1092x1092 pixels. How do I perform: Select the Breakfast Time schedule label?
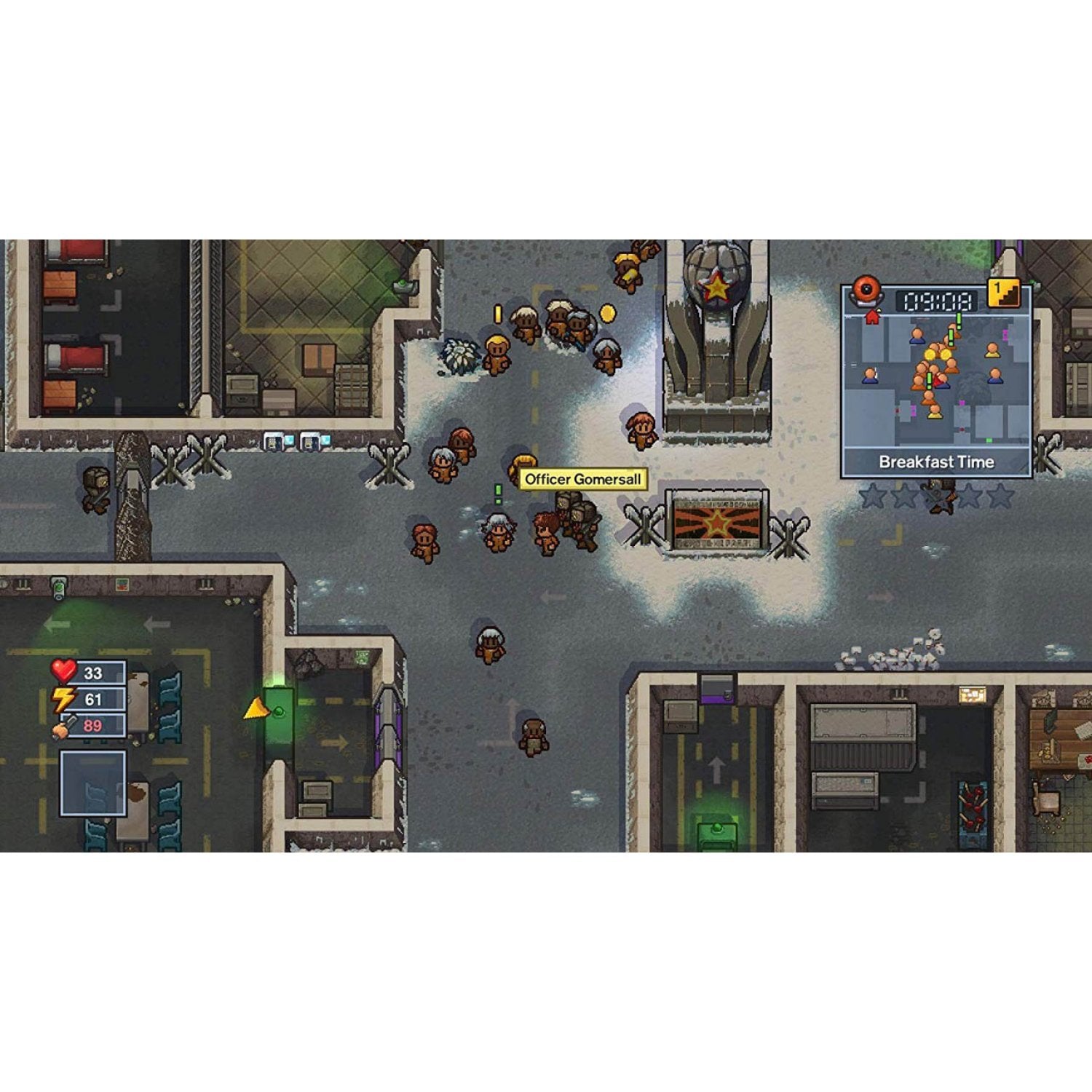pyautogui.click(x=936, y=462)
